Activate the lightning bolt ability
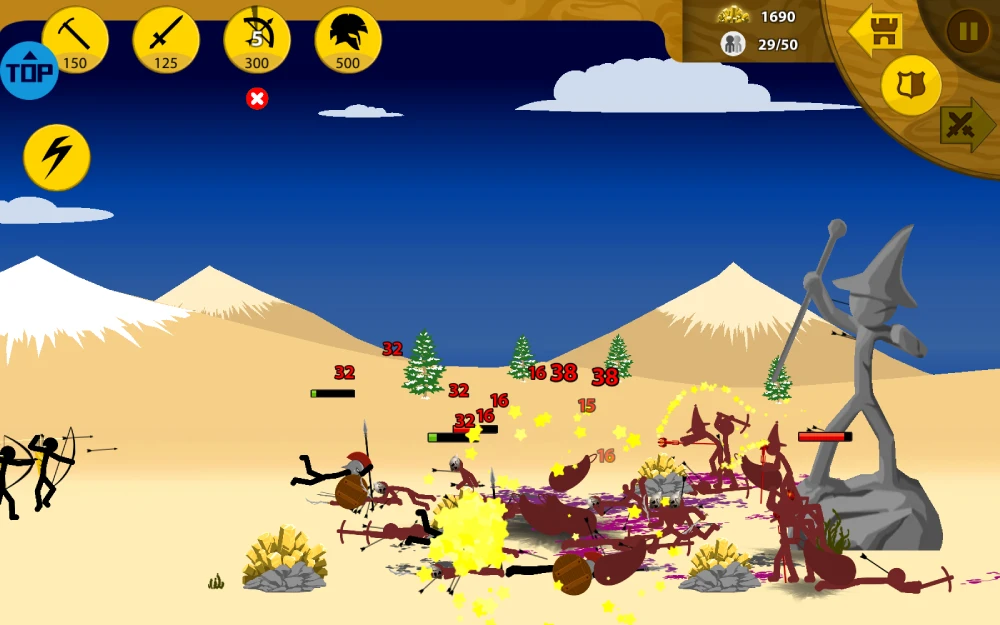Screen dimensions: 1000x625 tap(57, 157)
